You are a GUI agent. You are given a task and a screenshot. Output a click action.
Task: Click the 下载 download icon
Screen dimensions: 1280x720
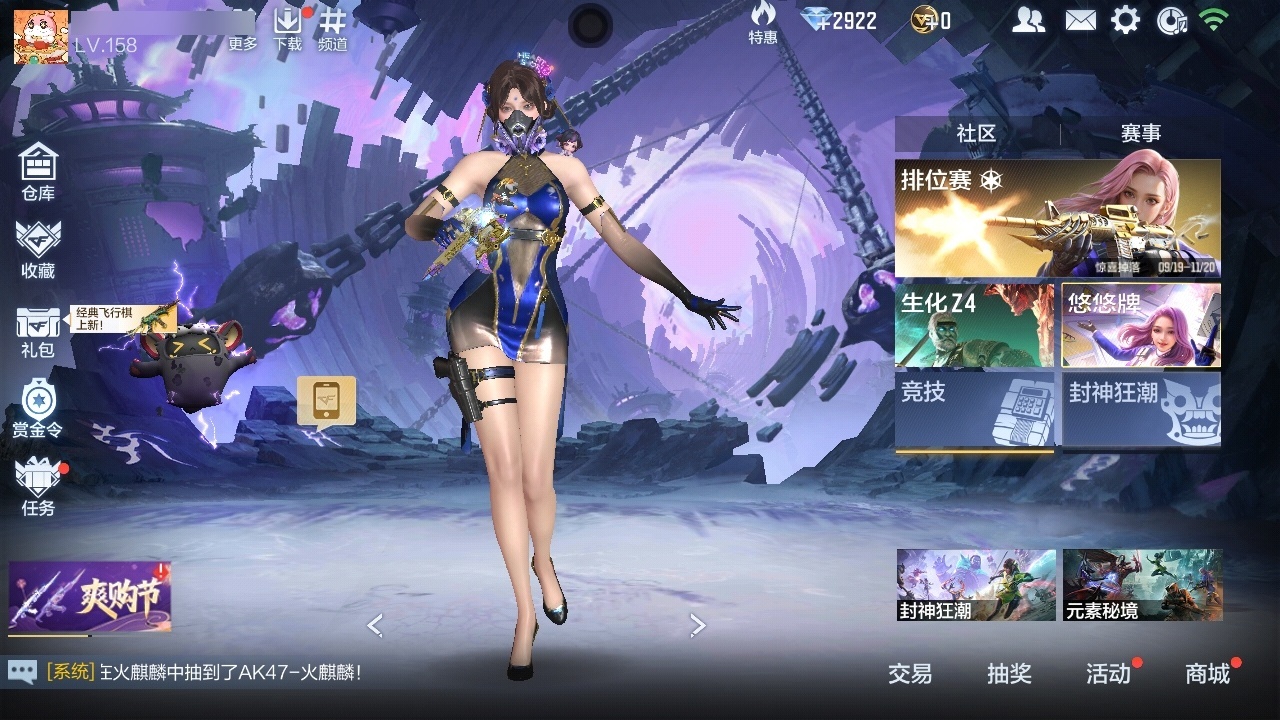tap(288, 28)
